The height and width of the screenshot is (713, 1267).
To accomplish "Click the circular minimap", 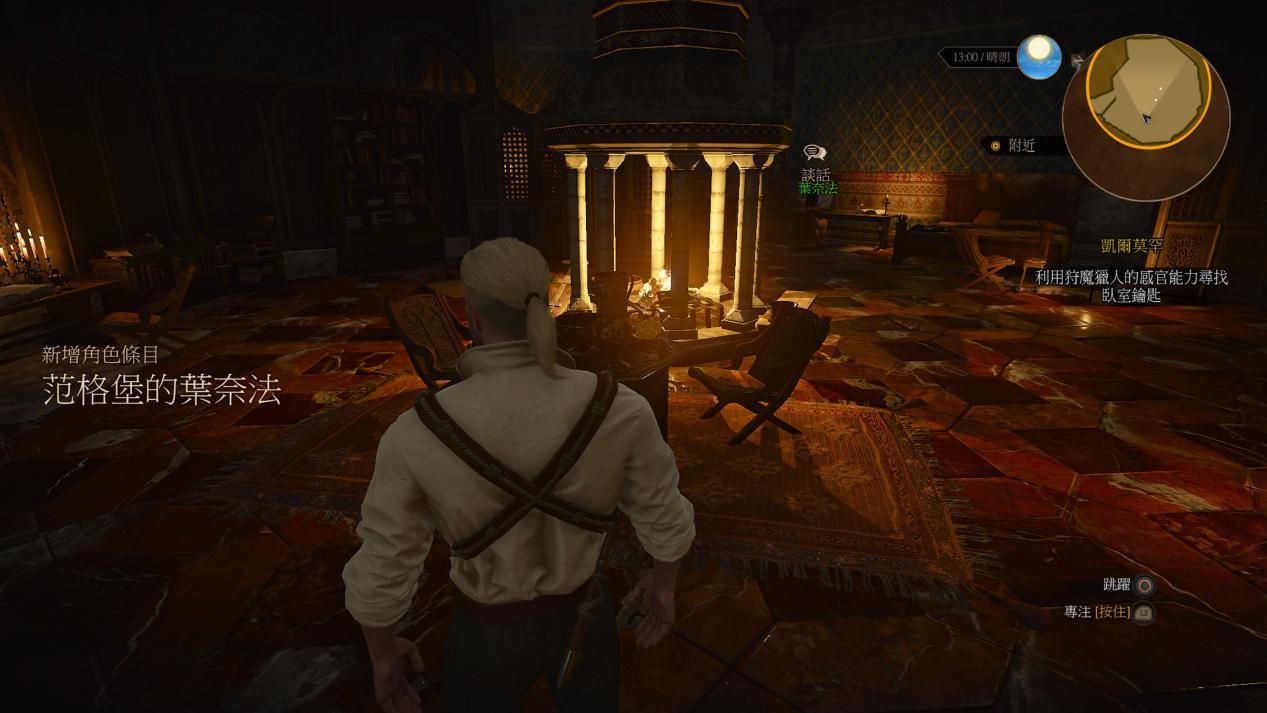I will pos(1147,90).
